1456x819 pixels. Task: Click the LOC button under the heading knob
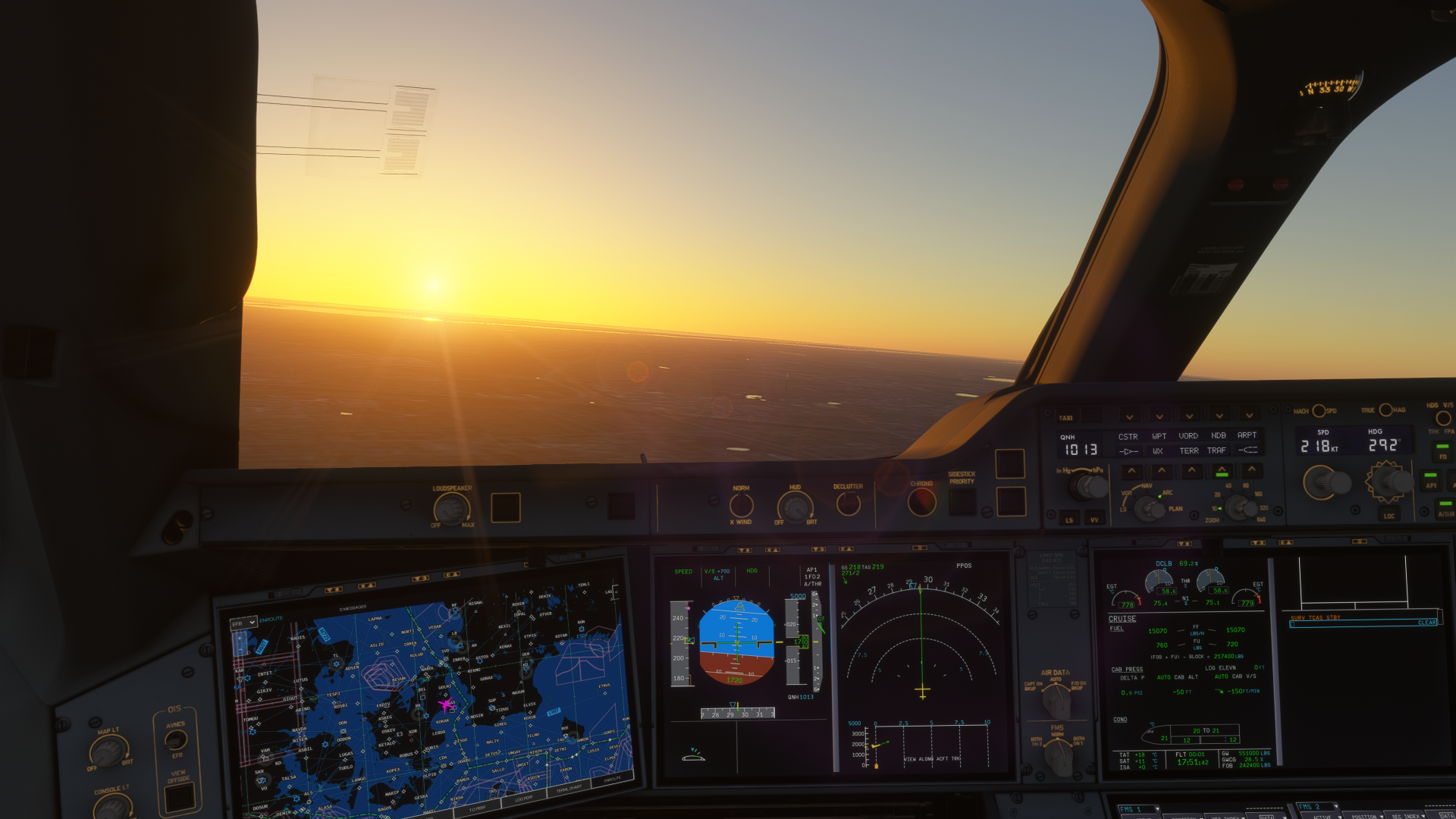pyautogui.click(x=1389, y=516)
